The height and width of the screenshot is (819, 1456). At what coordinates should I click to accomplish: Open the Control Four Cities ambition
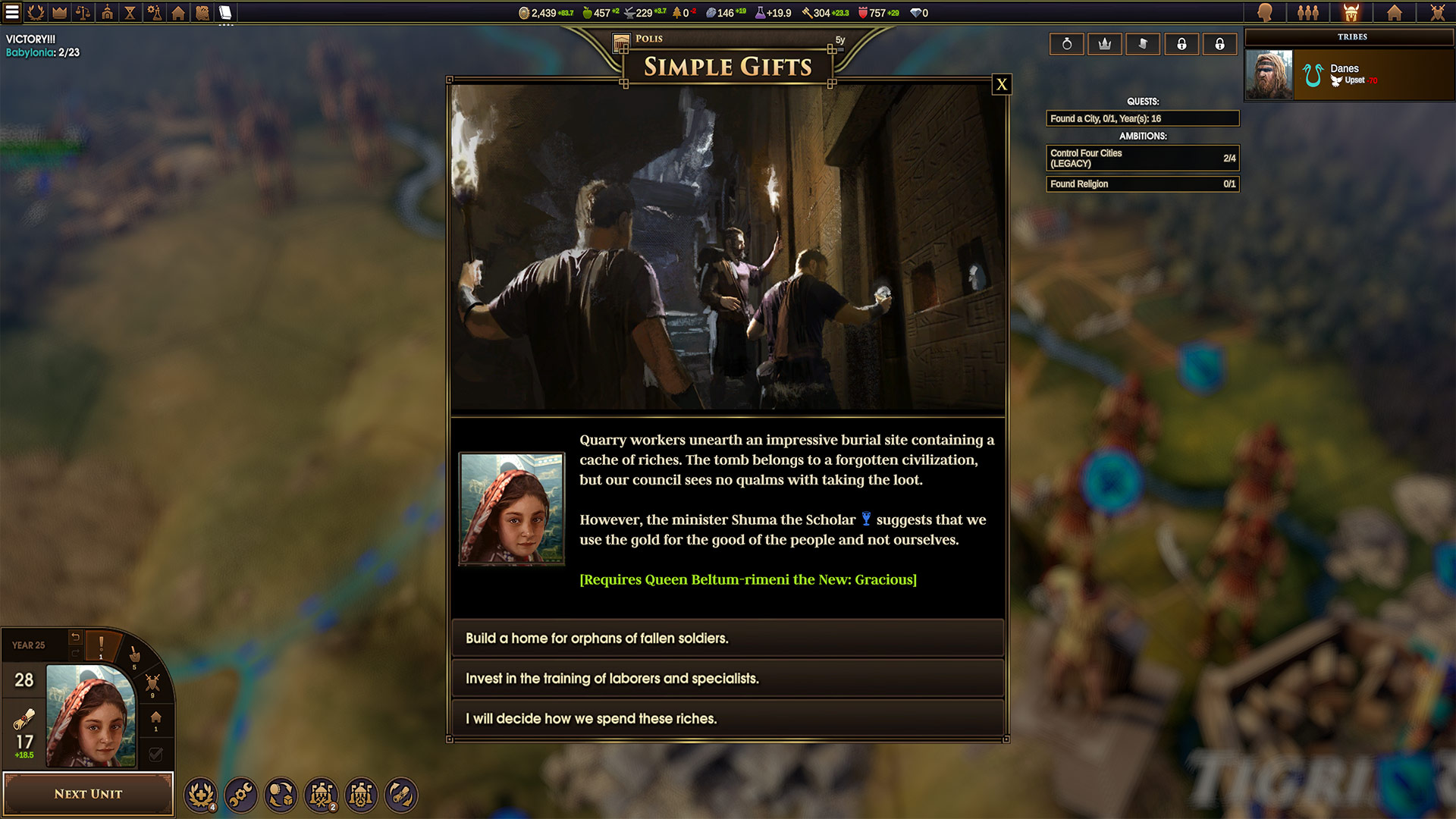point(1142,158)
